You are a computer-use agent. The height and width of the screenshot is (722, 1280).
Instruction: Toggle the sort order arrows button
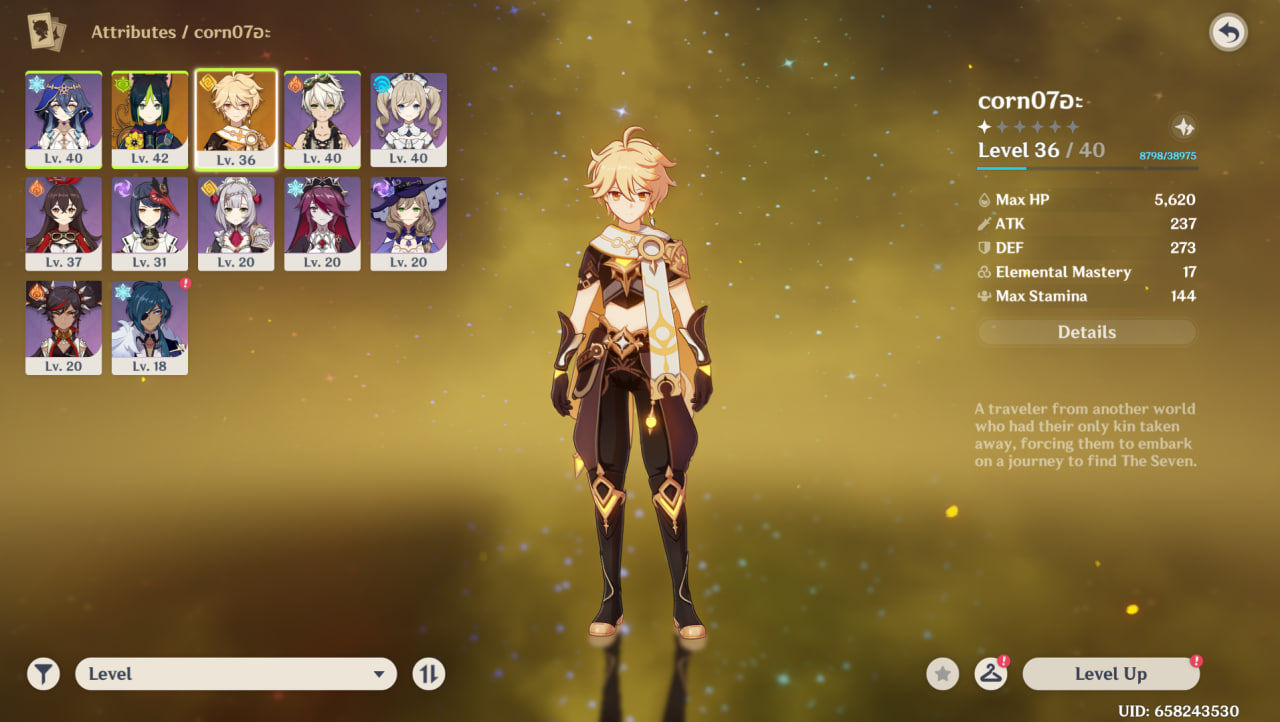pyautogui.click(x=428, y=674)
